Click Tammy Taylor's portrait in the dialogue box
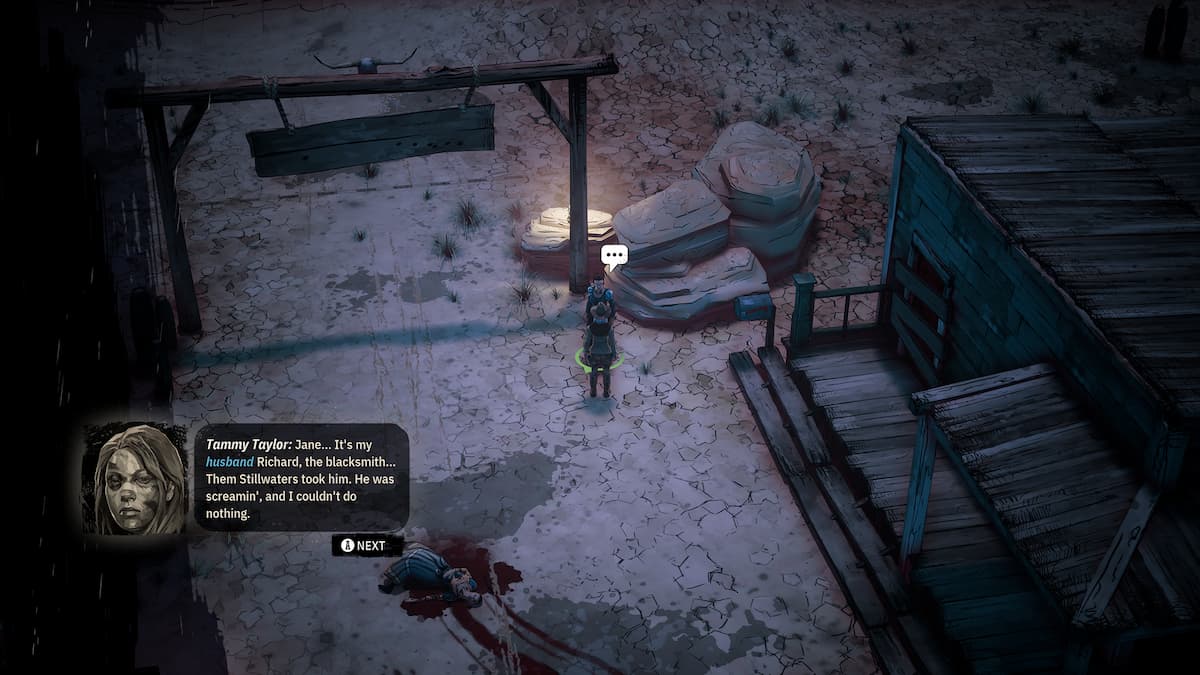Viewport: 1200px width, 675px height. 139,478
